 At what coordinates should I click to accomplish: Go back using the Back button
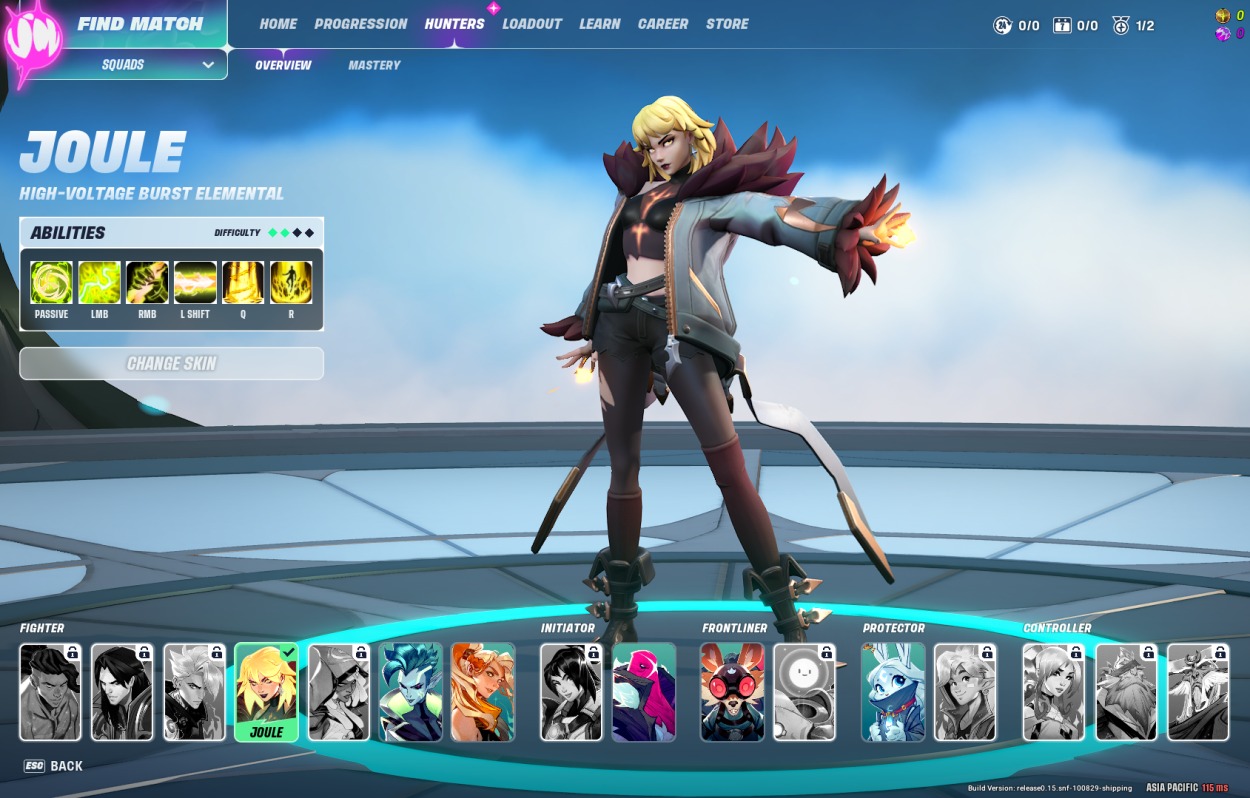54,766
